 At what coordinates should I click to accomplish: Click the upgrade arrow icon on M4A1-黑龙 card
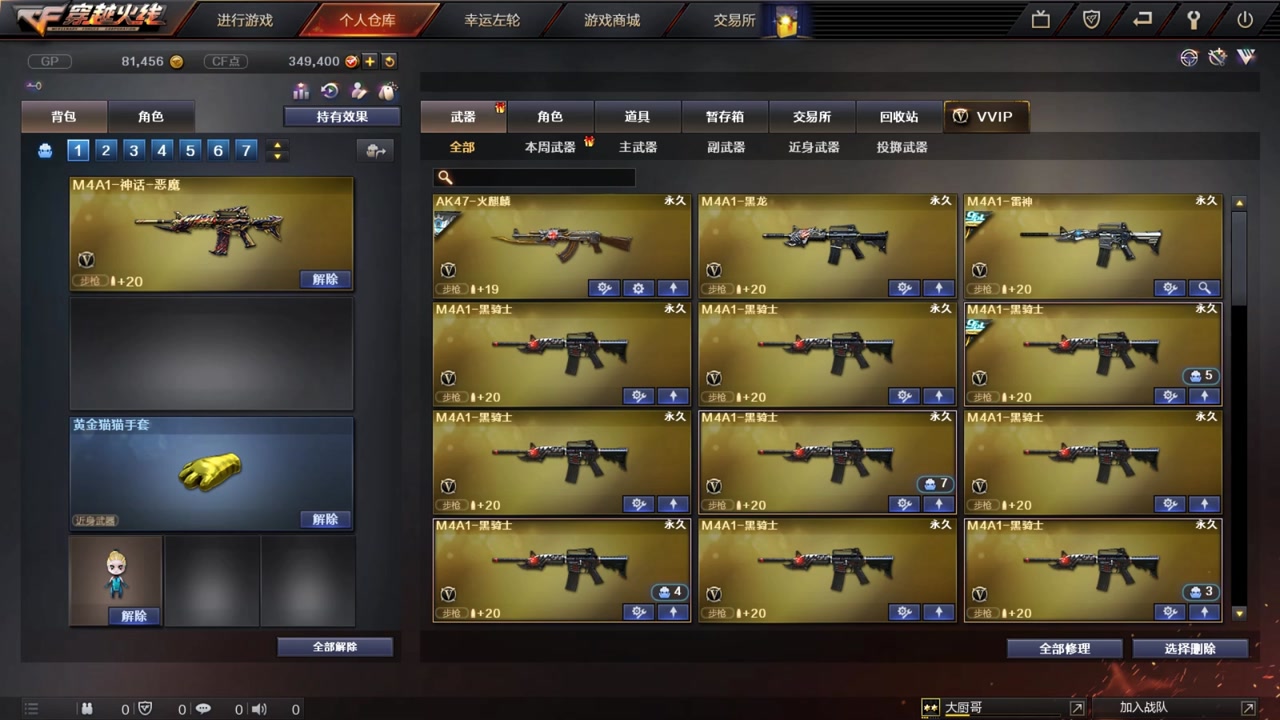[x=938, y=288]
